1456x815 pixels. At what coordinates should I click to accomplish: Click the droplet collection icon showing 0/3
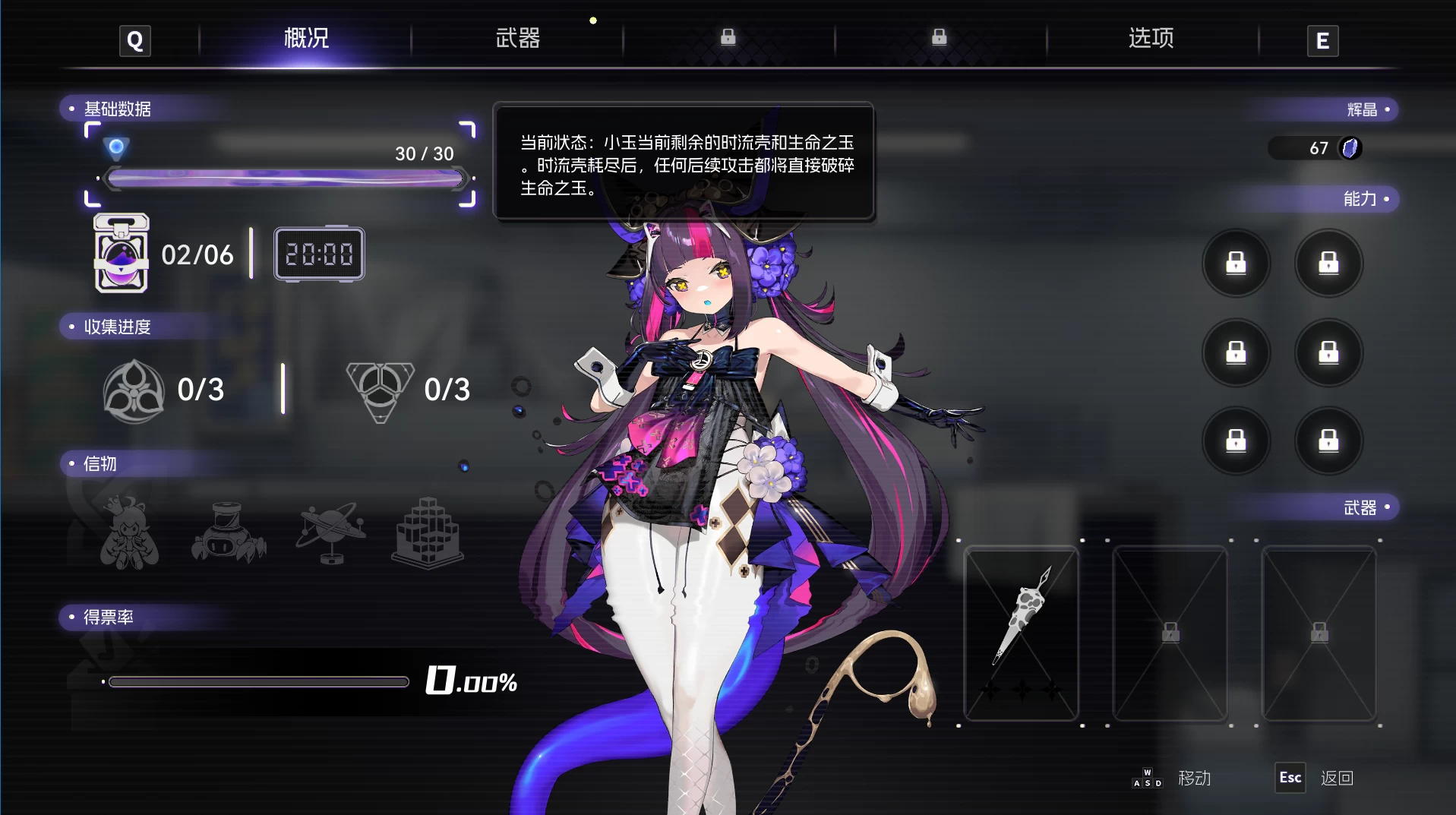tap(134, 390)
